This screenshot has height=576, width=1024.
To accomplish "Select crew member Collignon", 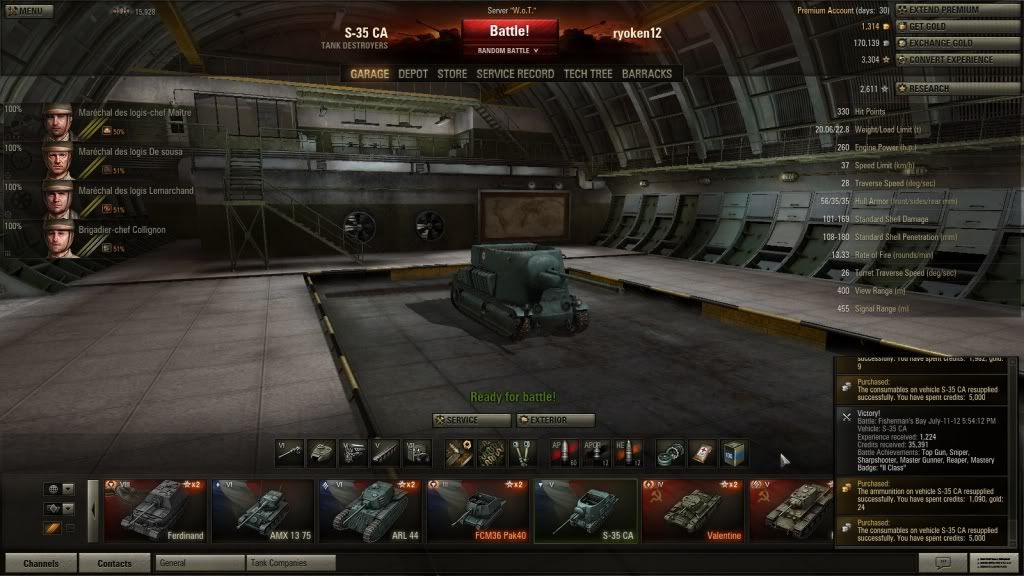I will (x=100, y=237).
